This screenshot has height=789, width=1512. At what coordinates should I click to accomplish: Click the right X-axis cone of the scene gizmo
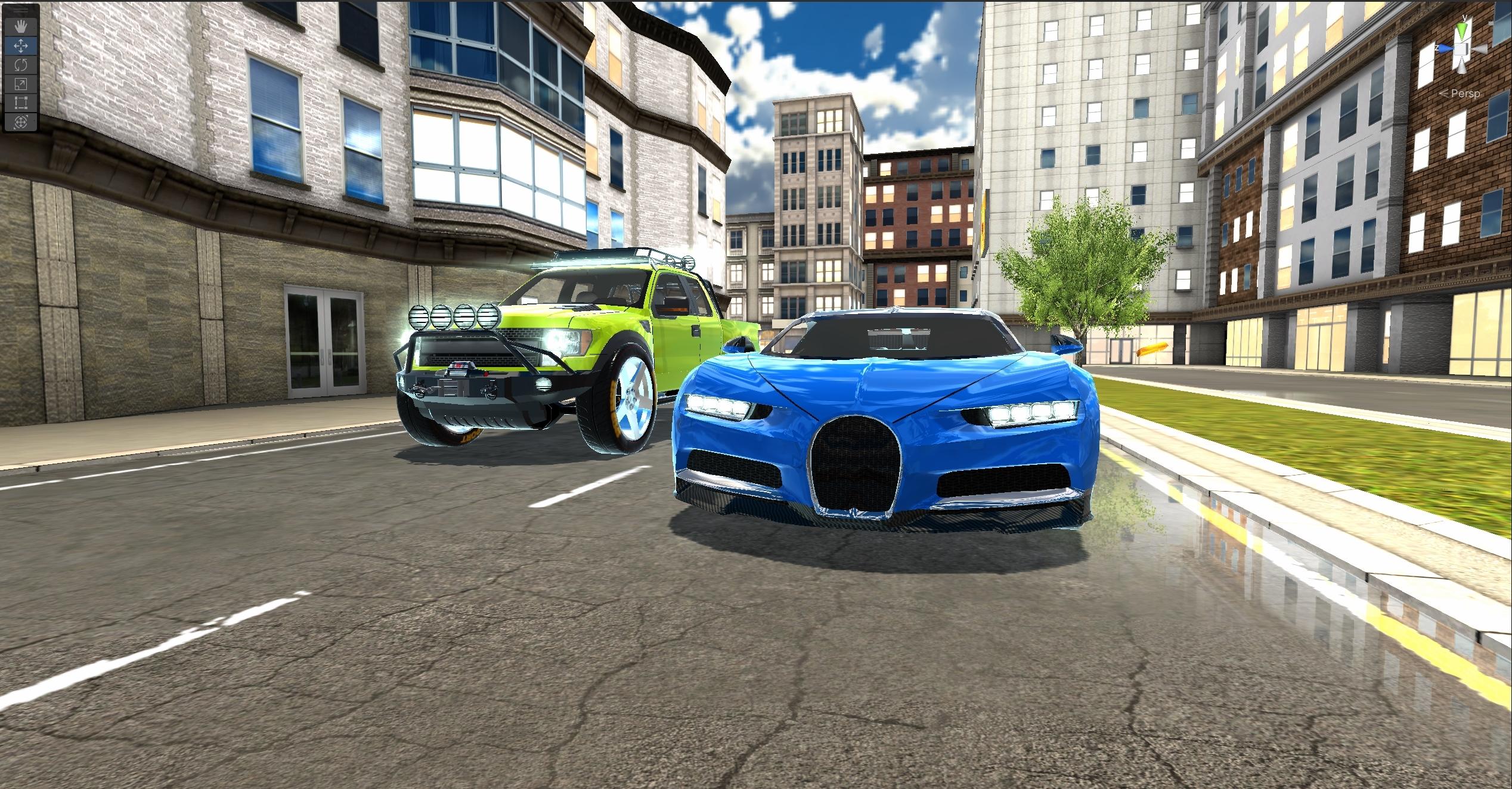tap(1480, 49)
